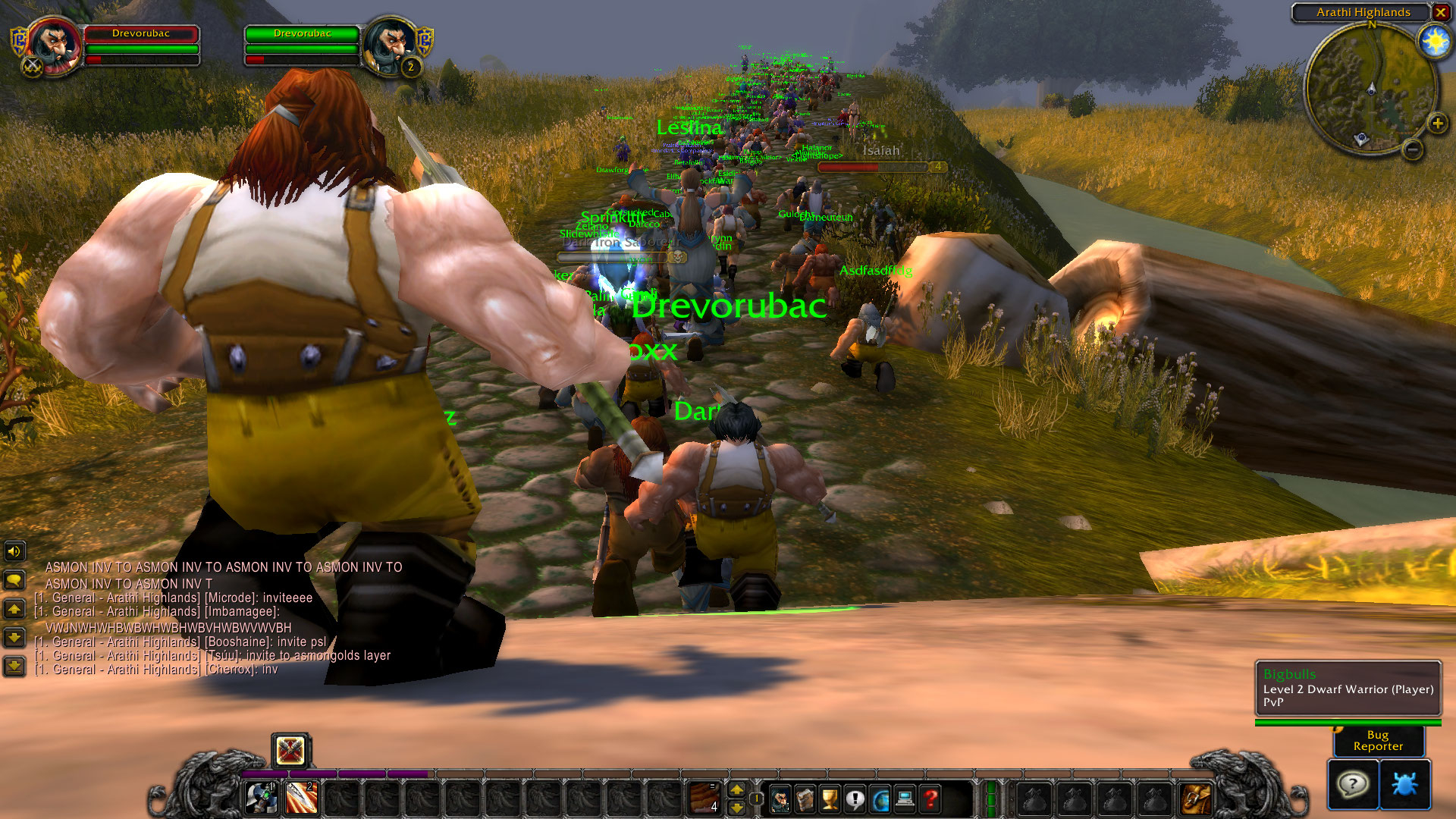This screenshot has width=1456, height=819.
Task: Open the chat menu speech bubble
Action: tap(14, 581)
